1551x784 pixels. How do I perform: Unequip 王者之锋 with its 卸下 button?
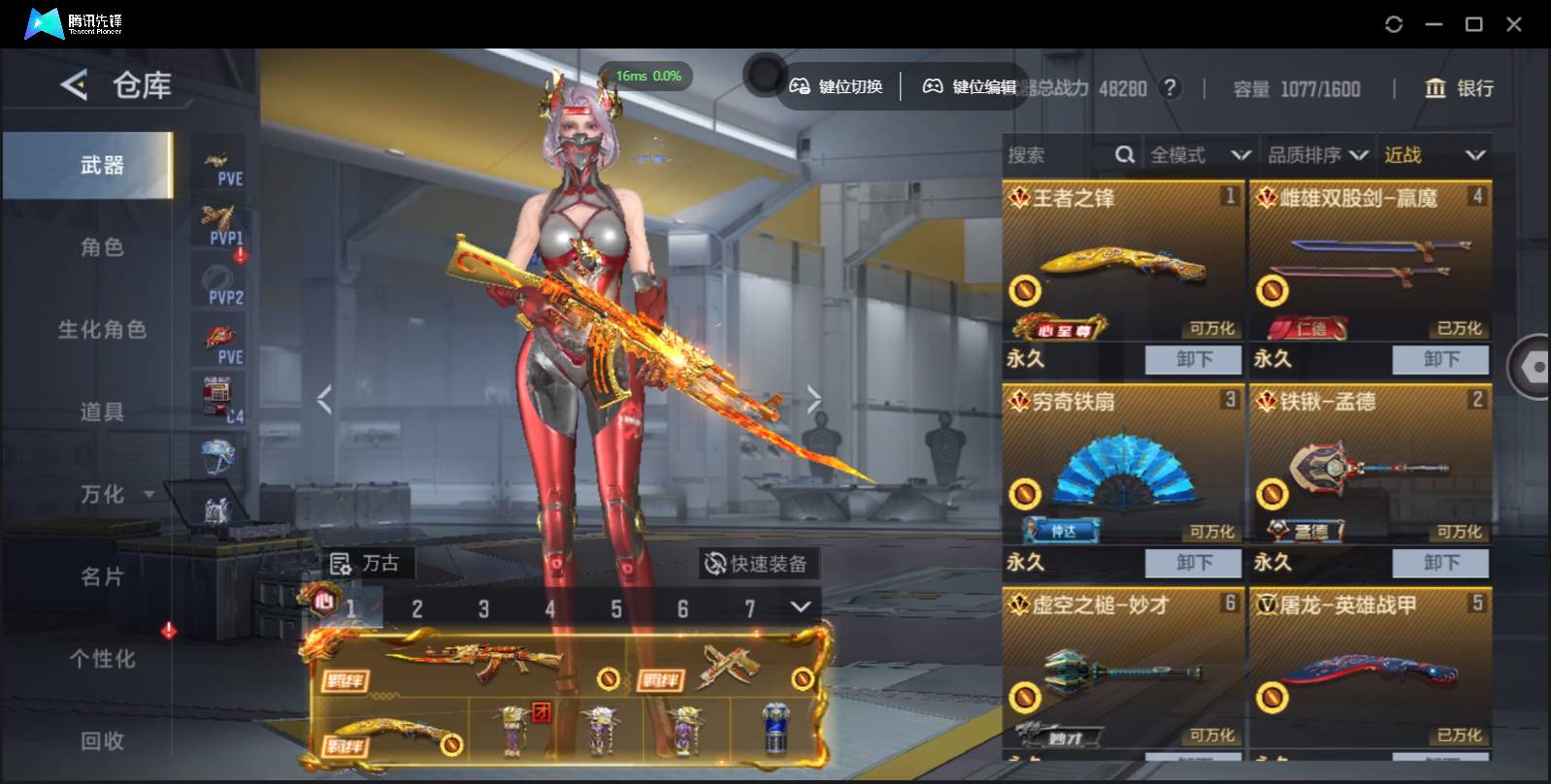(x=1193, y=359)
